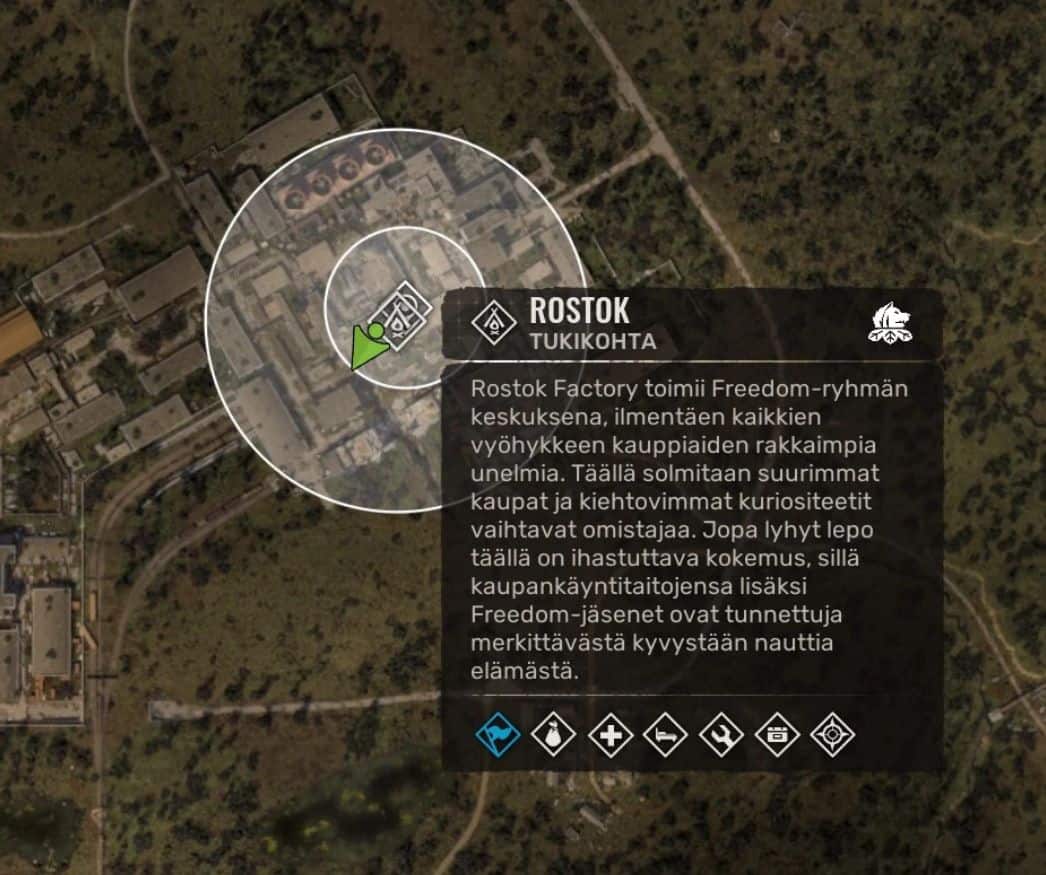Click the Freedom wolf faction emblem
The height and width of the screenshot is (875, 1046).
coord(891,323)
